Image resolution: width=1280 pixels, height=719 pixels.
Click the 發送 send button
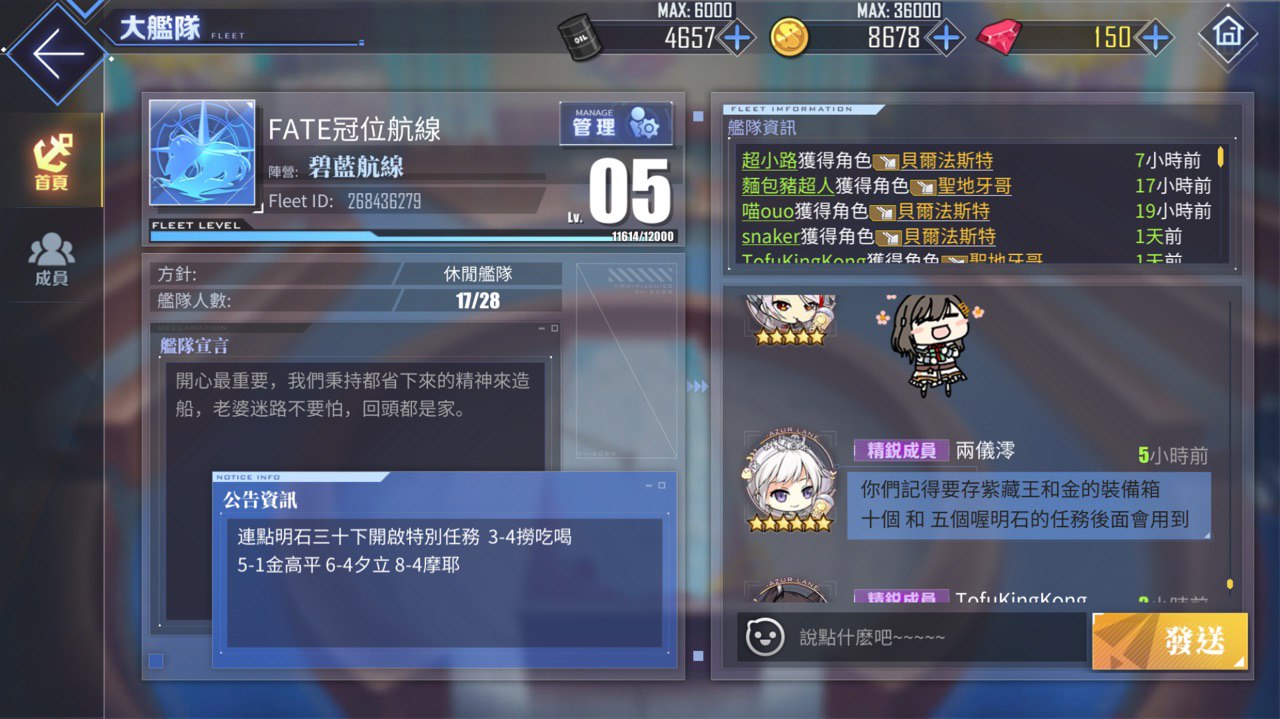(x=1170, y=639)
